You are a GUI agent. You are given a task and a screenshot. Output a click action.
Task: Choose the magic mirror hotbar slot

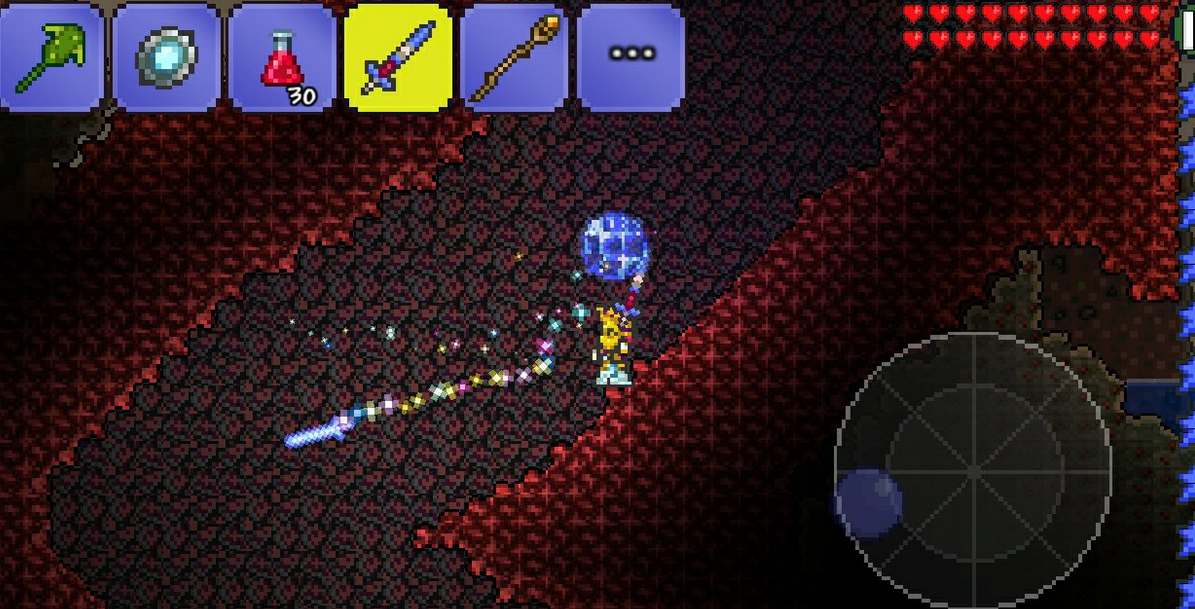[x=166, y=57]
